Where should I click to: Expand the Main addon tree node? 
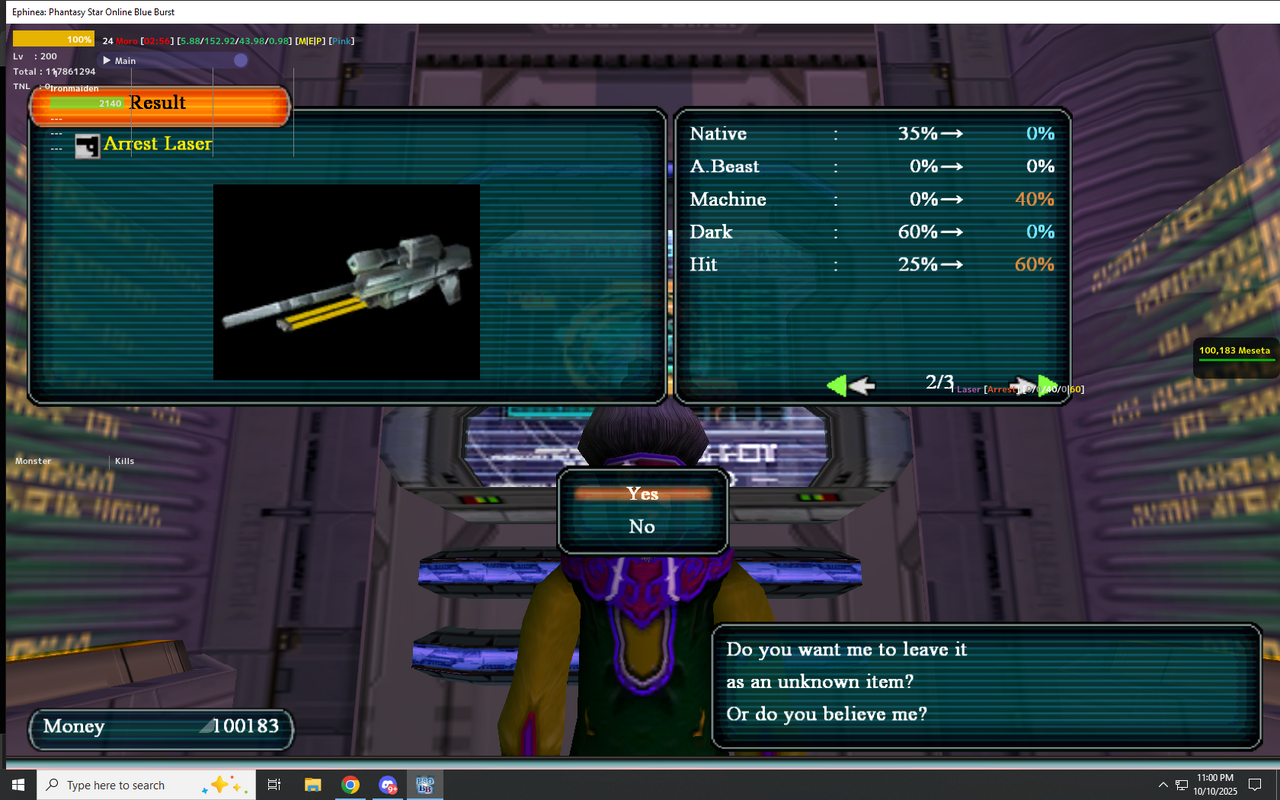[x=107, y=61]
